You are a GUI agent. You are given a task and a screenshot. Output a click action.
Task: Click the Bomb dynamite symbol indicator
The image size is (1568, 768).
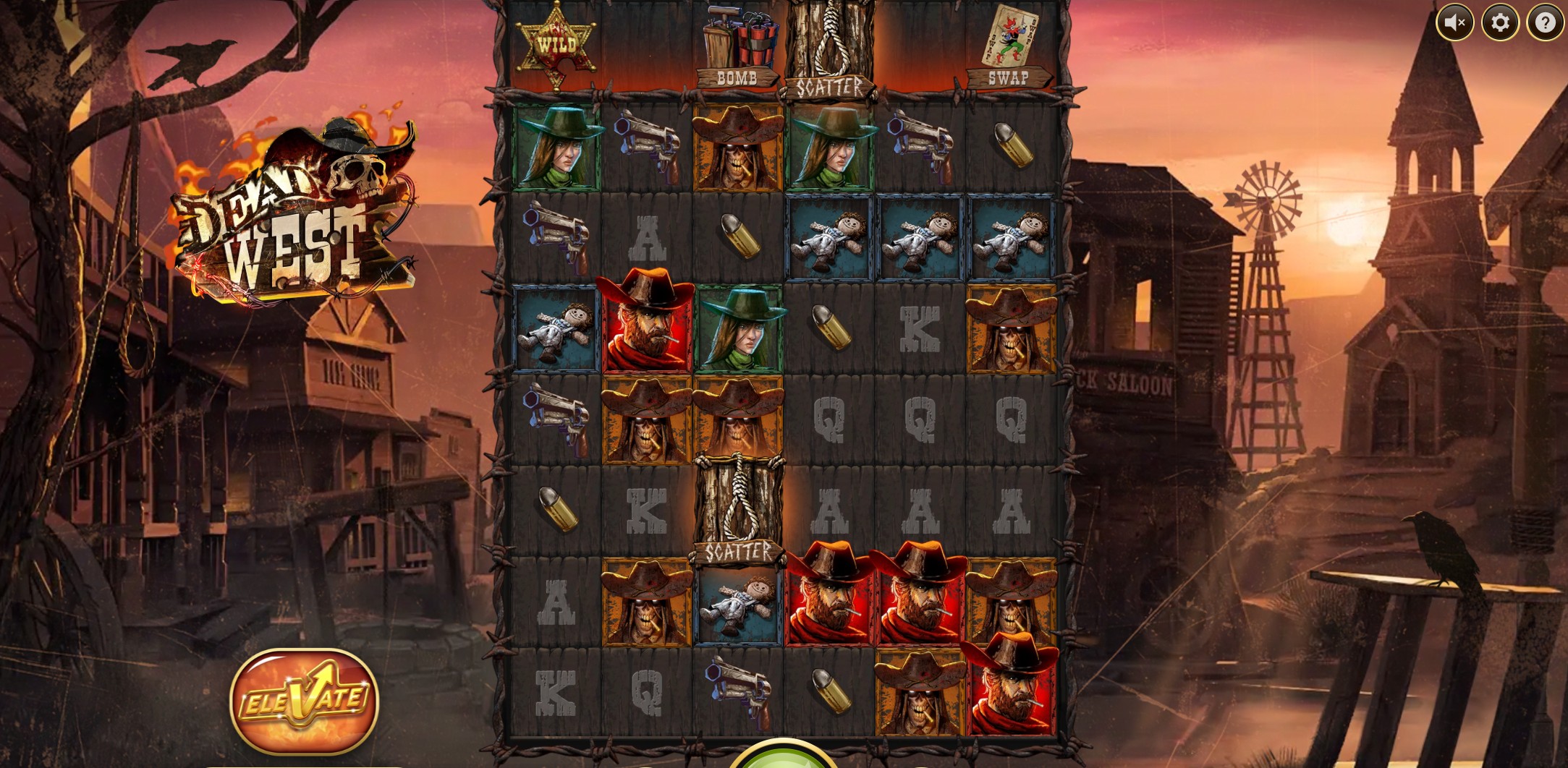(x=739, y=43)
